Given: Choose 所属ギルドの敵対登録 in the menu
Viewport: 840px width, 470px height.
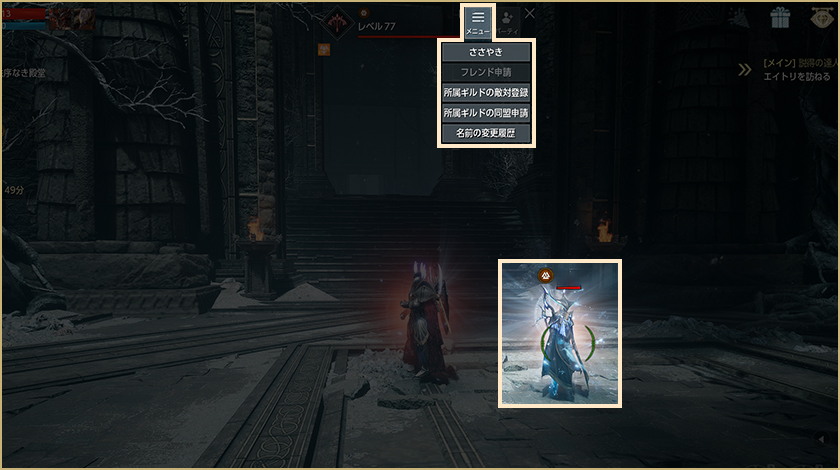Looking at the screenshot, I should [x=486, y=92].
